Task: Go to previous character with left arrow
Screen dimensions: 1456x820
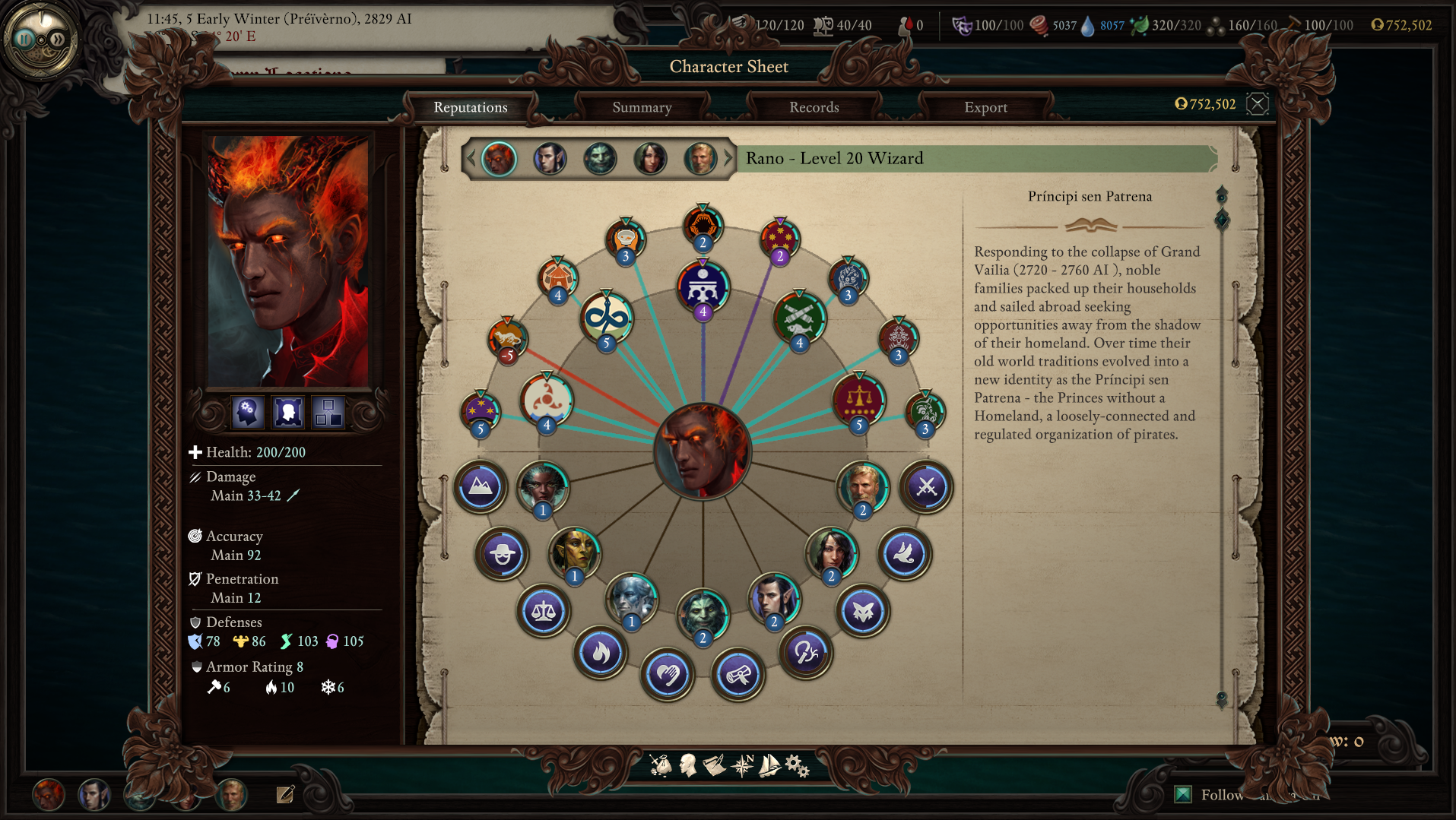Action: pos(471,159)
